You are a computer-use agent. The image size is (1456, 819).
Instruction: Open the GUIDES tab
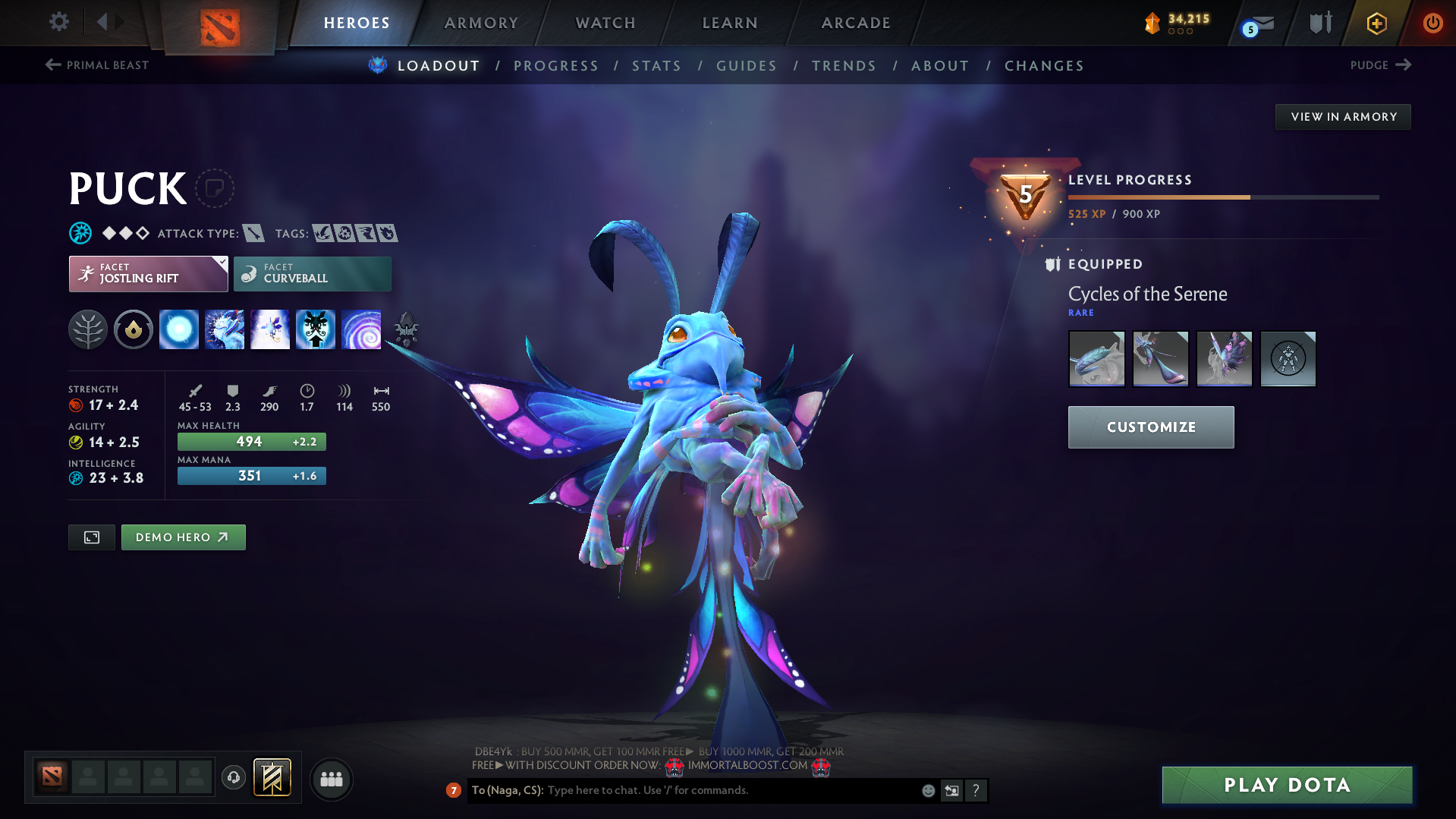[x=746, y=65]
